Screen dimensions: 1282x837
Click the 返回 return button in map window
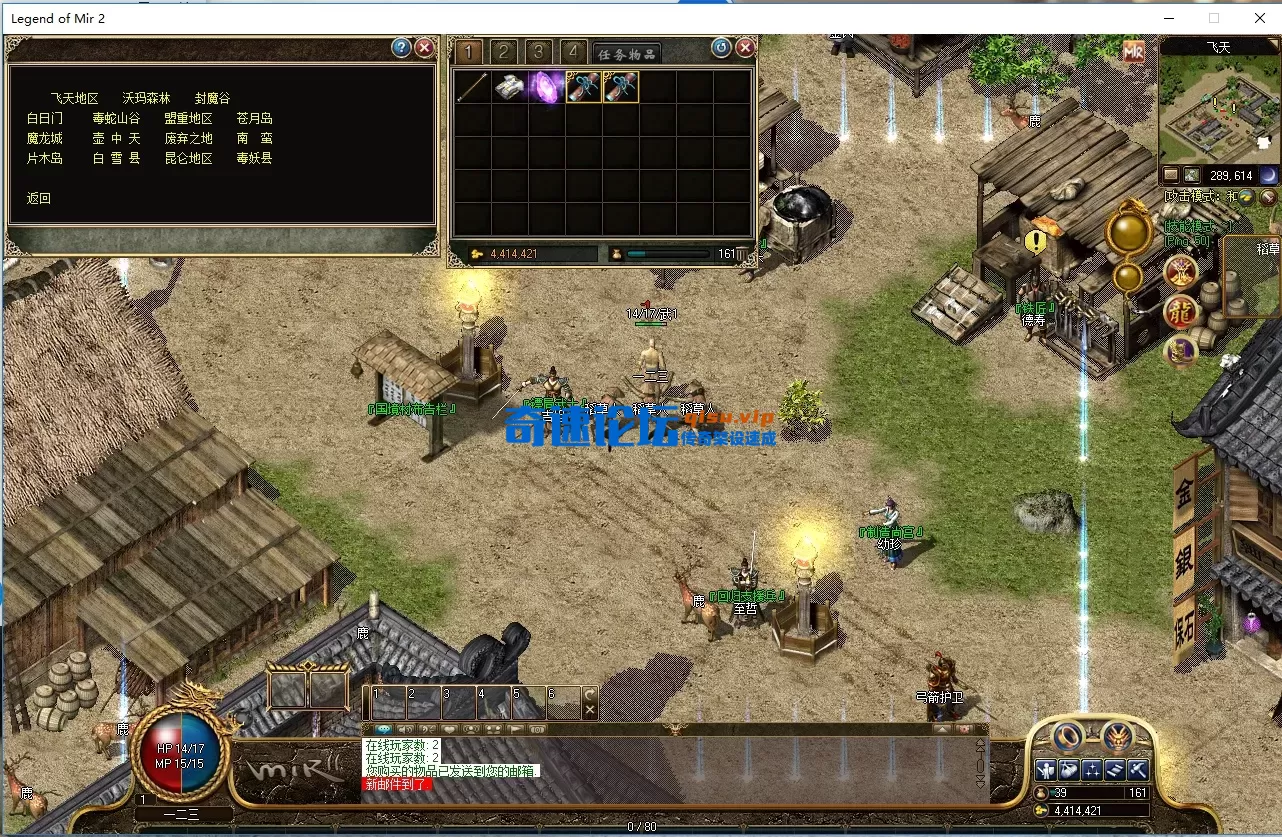click(38, 198)
